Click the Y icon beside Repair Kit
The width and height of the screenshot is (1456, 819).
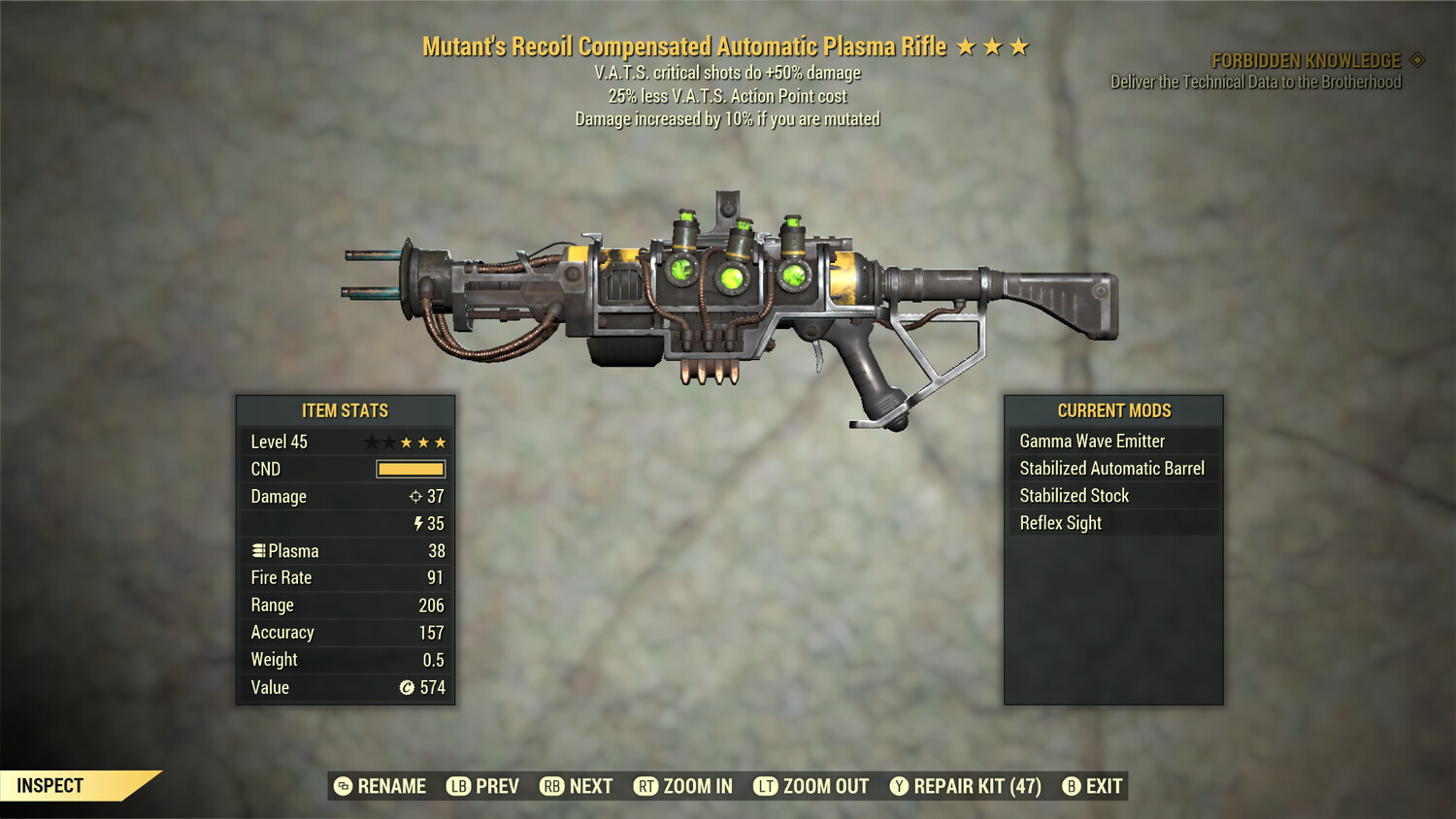(x=899, y=786)
